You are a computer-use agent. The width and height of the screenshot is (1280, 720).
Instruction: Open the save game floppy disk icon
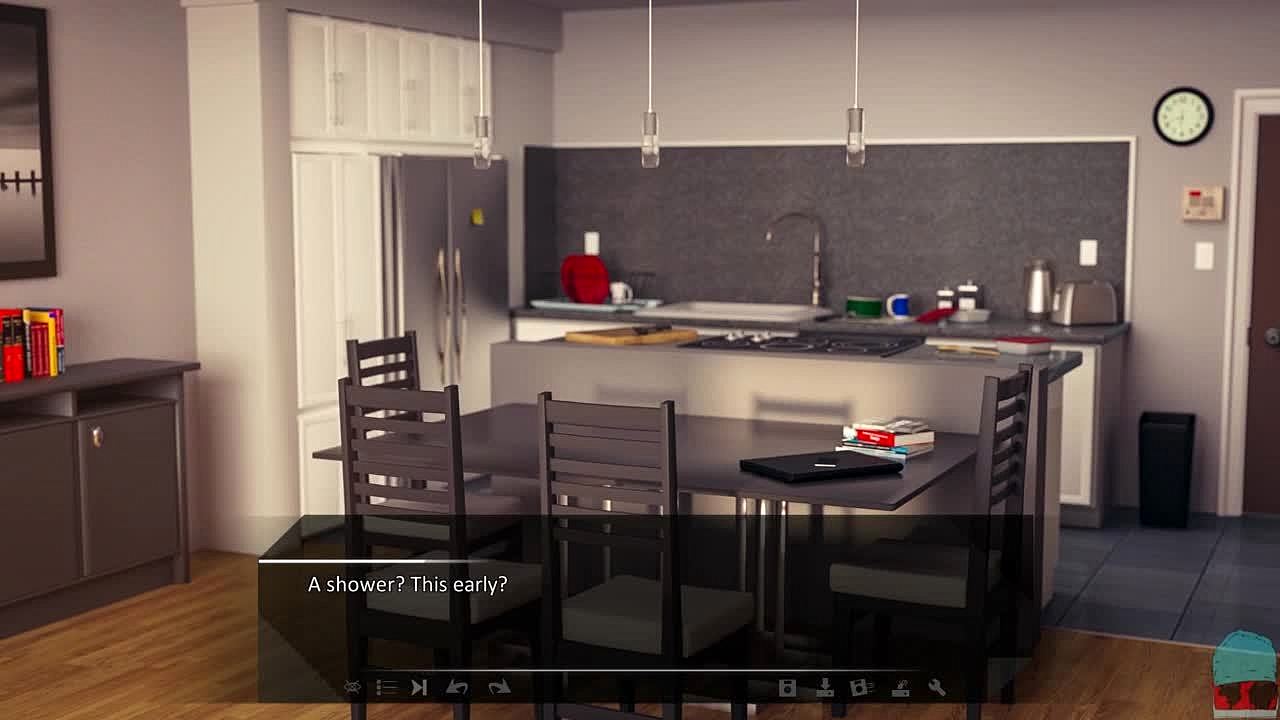(x=787, y=688)
